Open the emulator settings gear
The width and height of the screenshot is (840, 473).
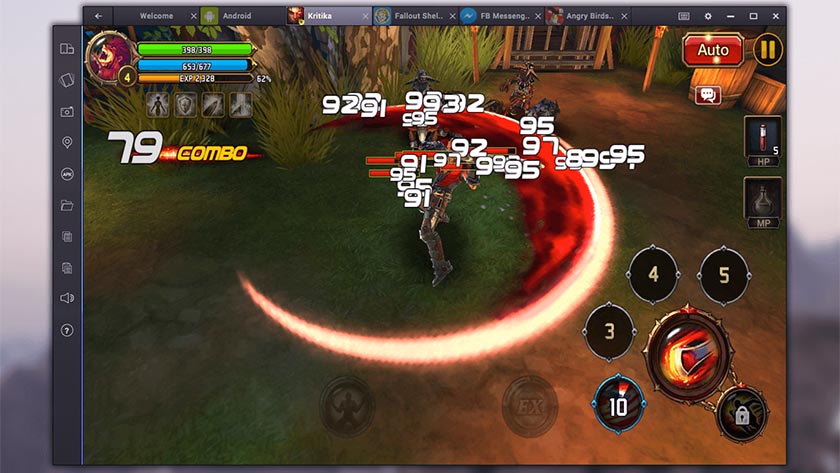708,16
